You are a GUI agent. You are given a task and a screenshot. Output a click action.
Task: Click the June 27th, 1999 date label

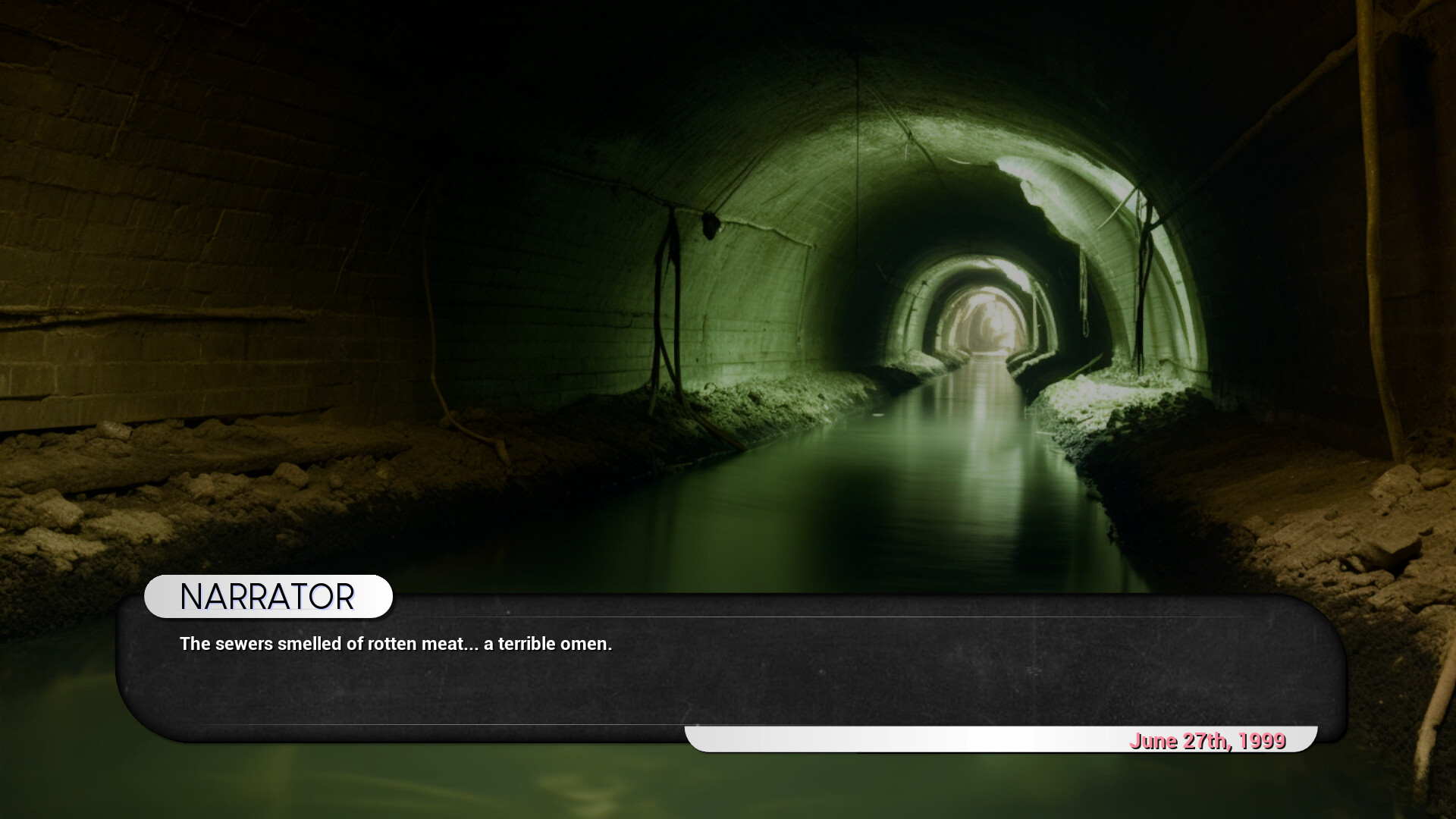tap(1209, 741)
